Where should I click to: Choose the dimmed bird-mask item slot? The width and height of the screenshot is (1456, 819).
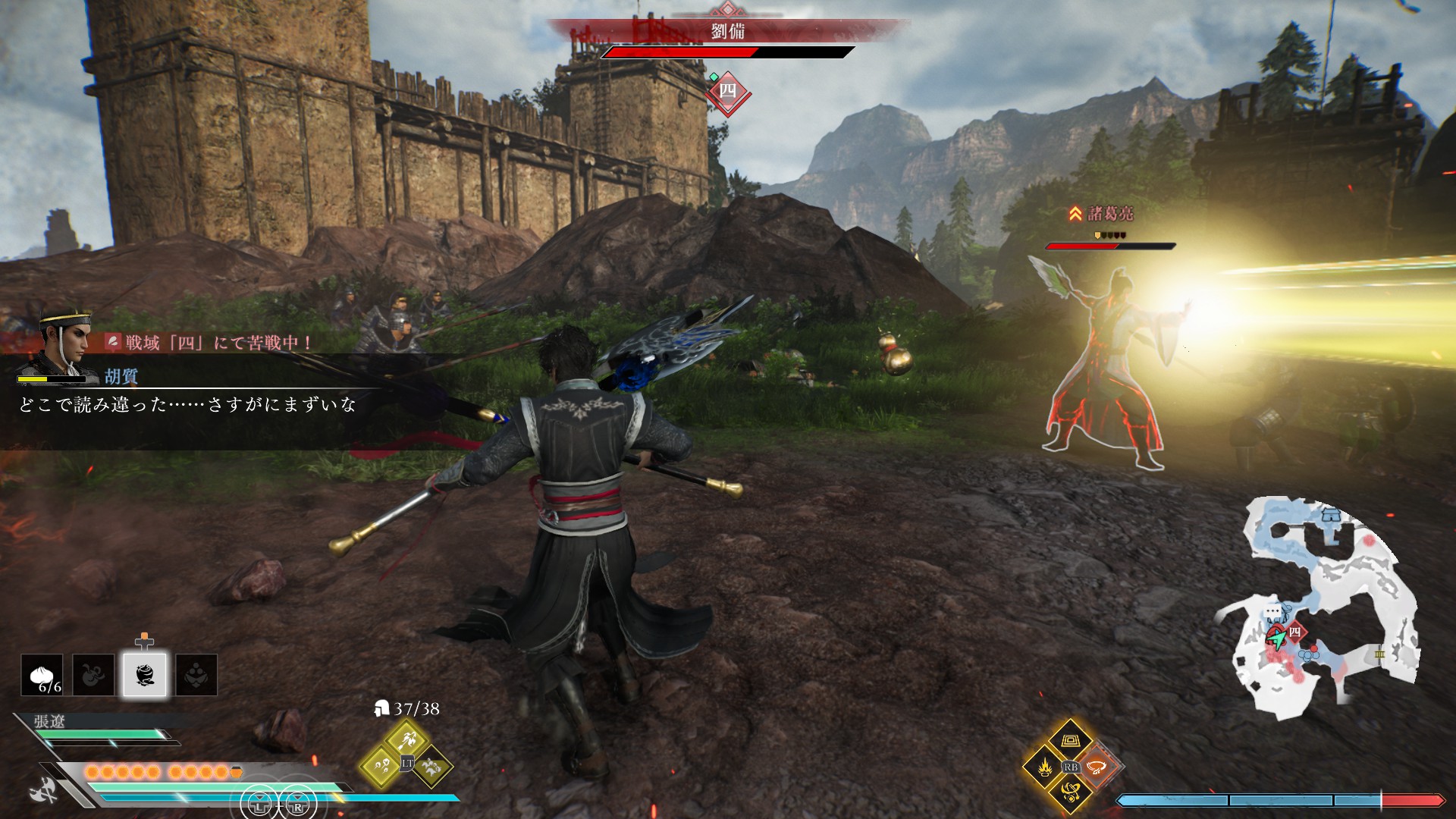[x=196, y=675]
